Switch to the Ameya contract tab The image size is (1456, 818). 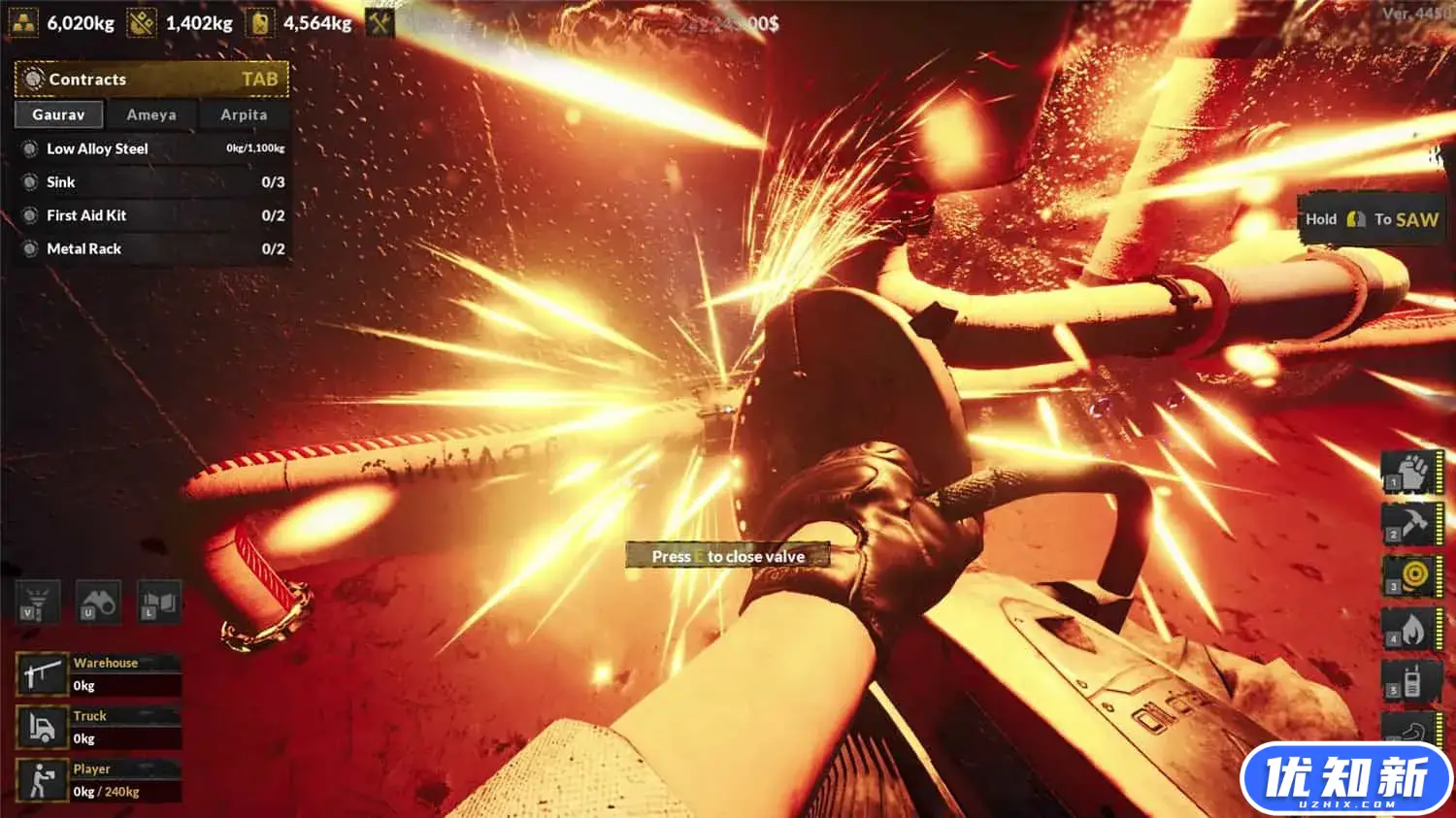pos(151,115)
